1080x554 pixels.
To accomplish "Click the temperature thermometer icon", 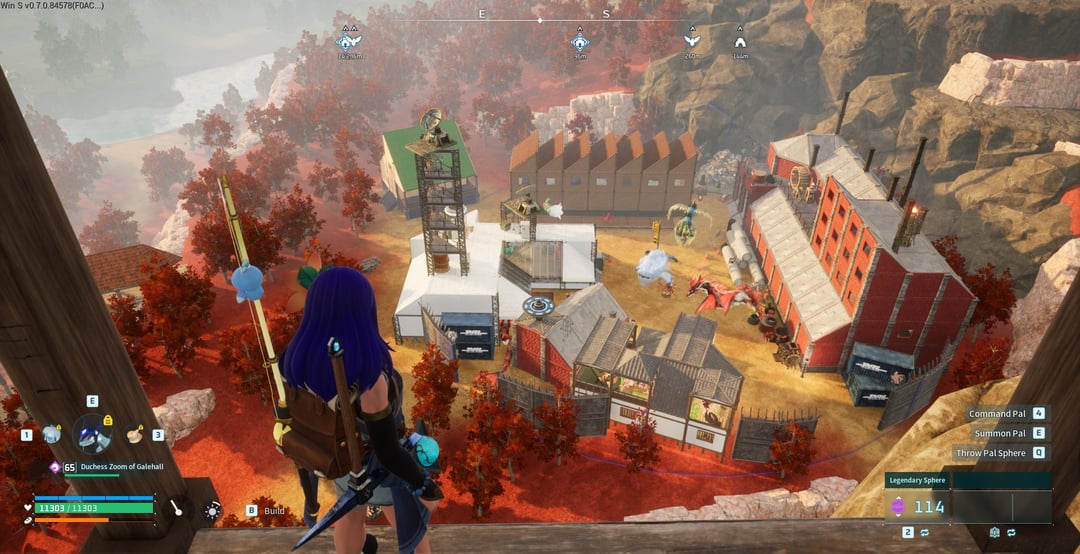I will coord(176,508).
